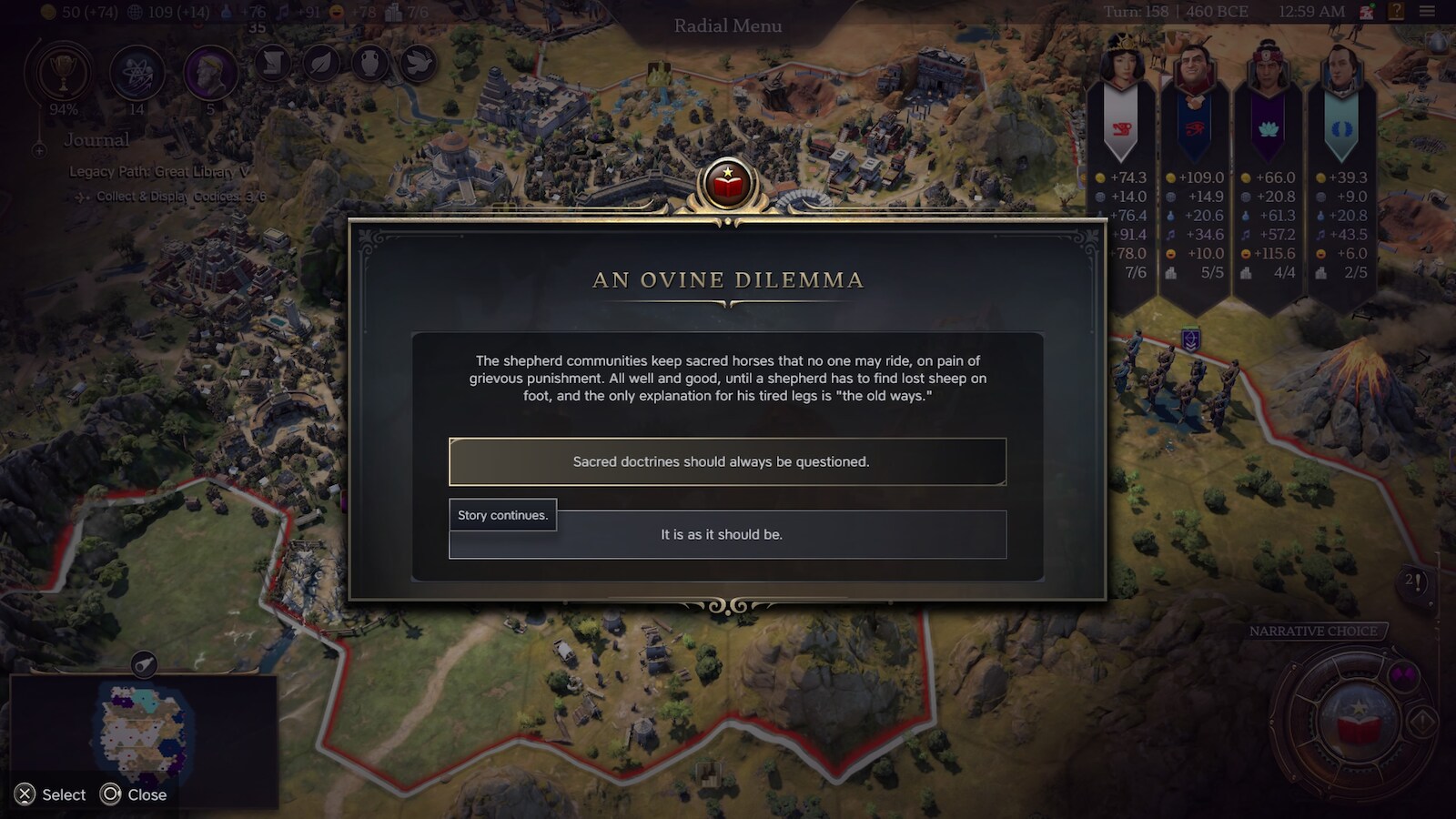Image resolution: width=1456 pixels, height=819 pixels.
Task: Click the 2K account icon
Action: tap(1367, 12)
